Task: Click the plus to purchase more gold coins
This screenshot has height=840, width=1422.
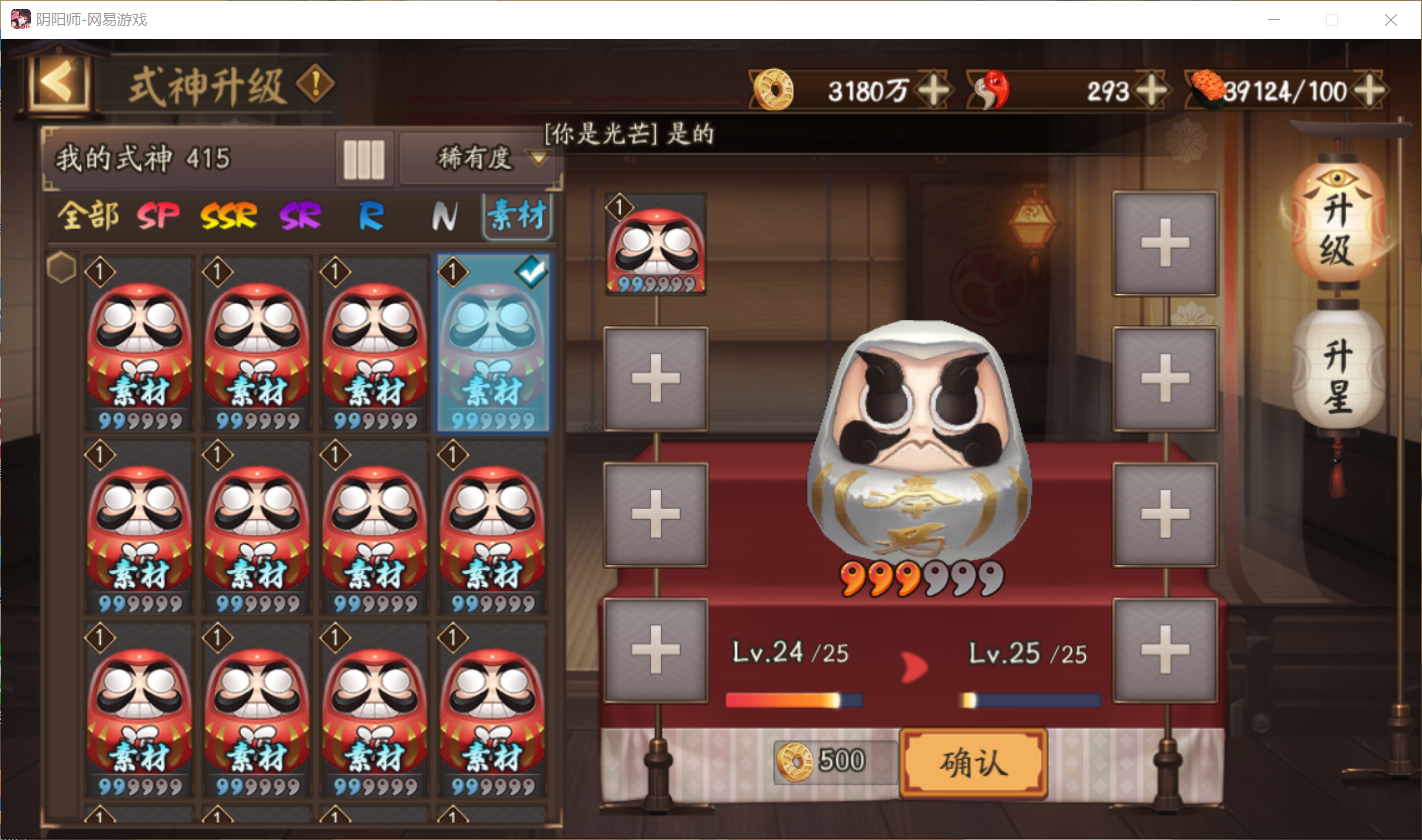Action: 934,90
